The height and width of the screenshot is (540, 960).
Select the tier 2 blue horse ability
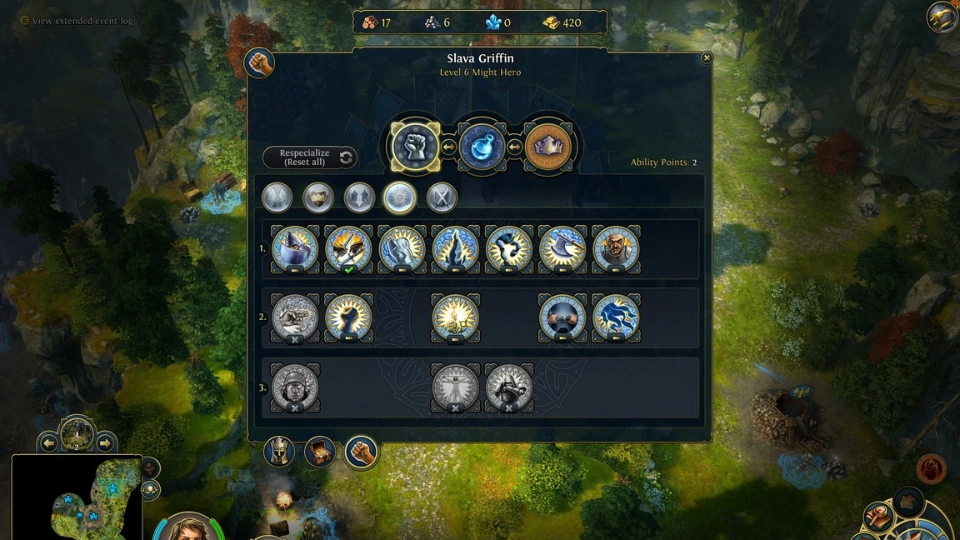(x=616, y=317)
